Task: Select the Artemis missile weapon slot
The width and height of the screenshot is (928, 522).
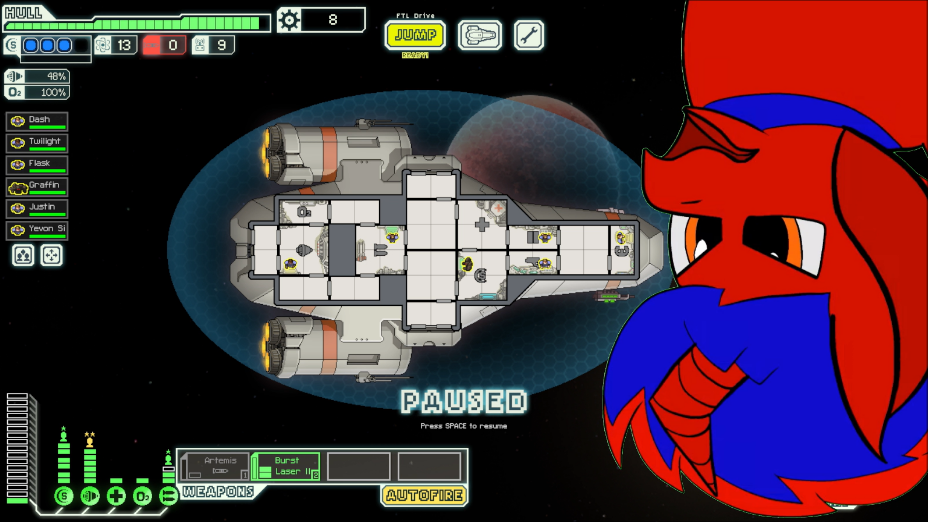Action: (x=214, y=466)
